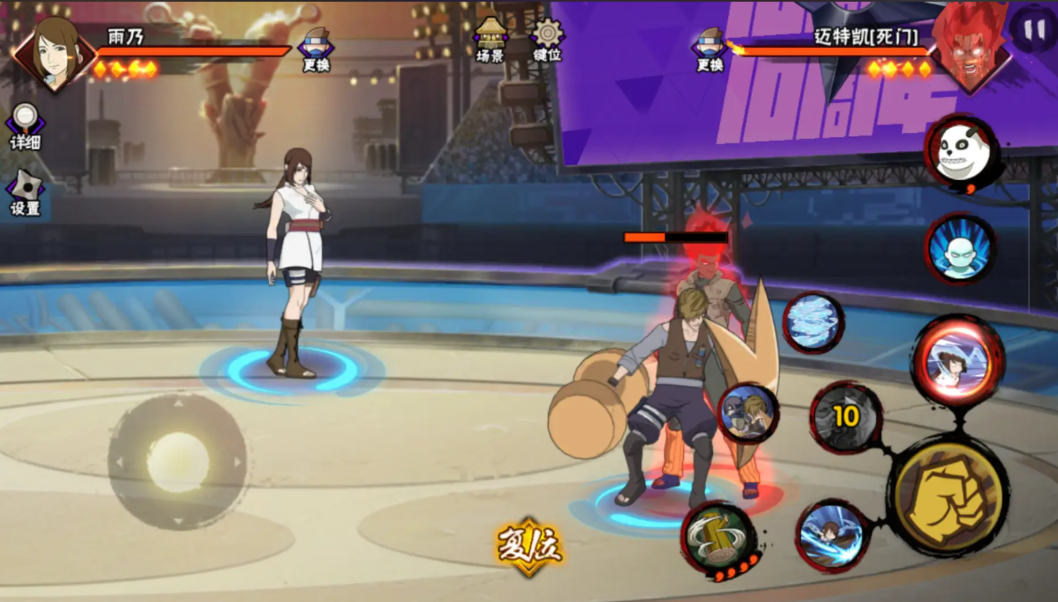
Task: Activate the swirling wind skill icon
Action: (x=813, y=322)
